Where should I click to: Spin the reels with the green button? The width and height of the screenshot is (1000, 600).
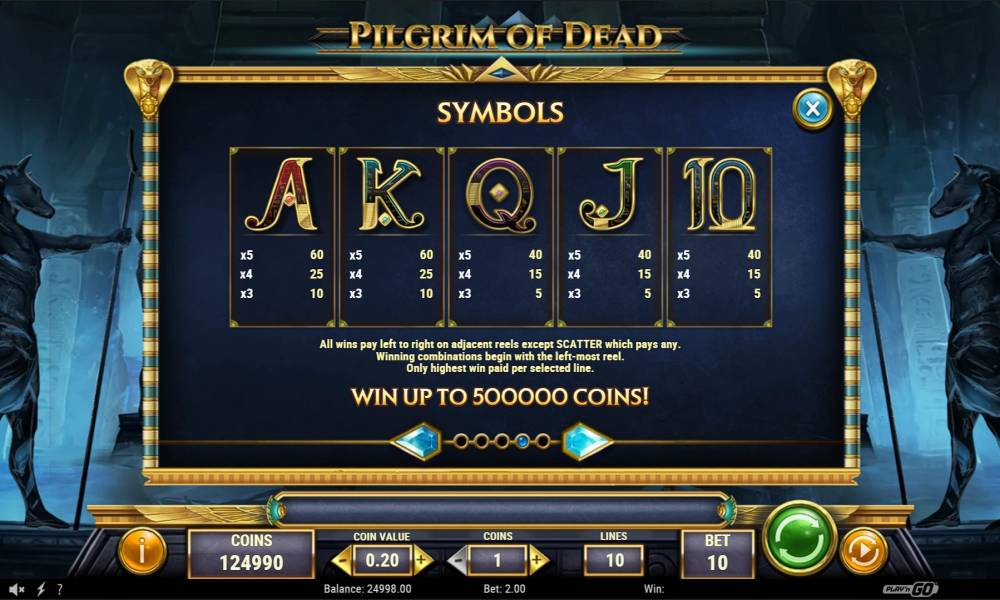[x=800, y=537]
